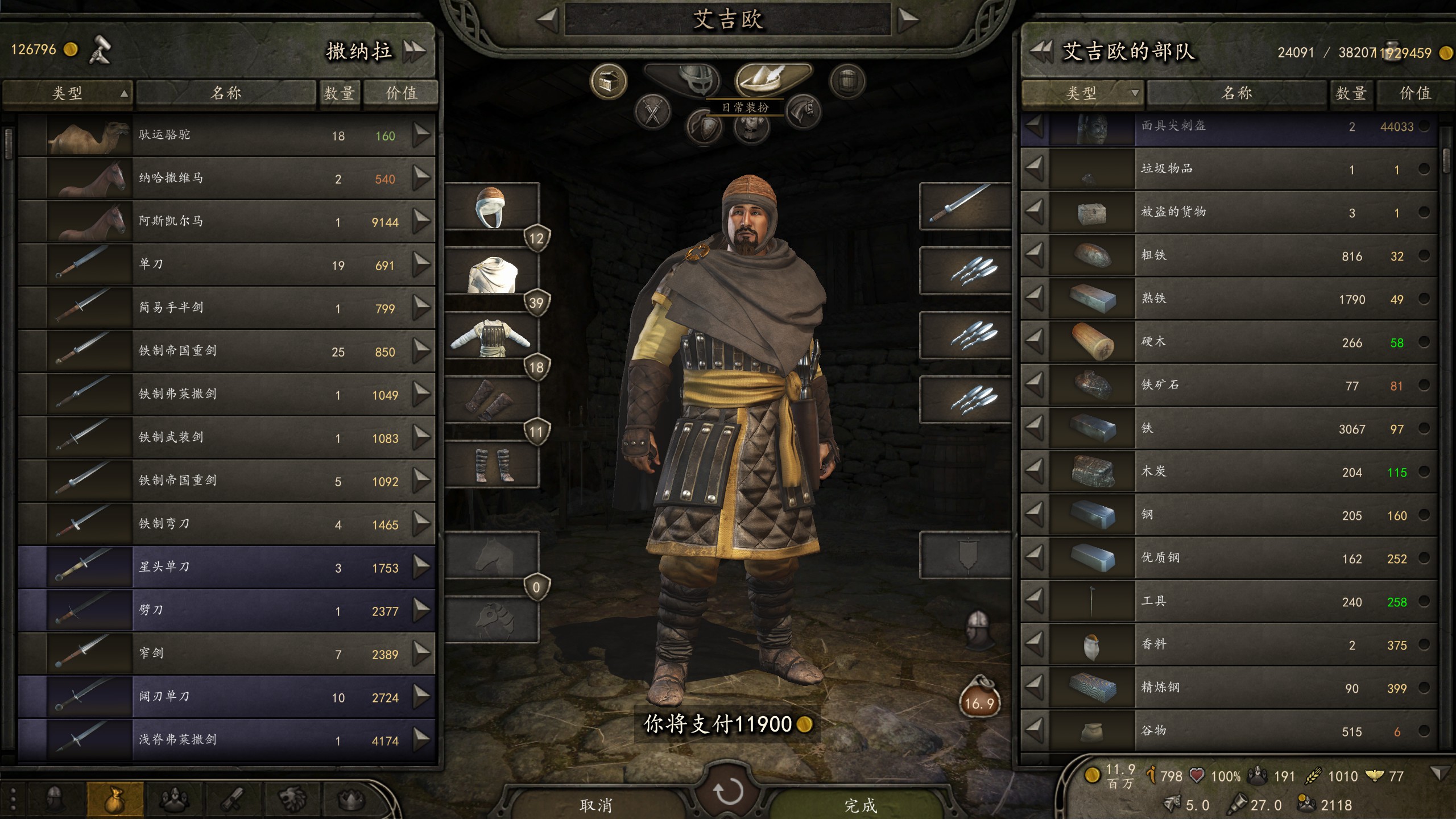Sort merchant list by 名称 column
The image size is (1456, 819).
[226, 93]
